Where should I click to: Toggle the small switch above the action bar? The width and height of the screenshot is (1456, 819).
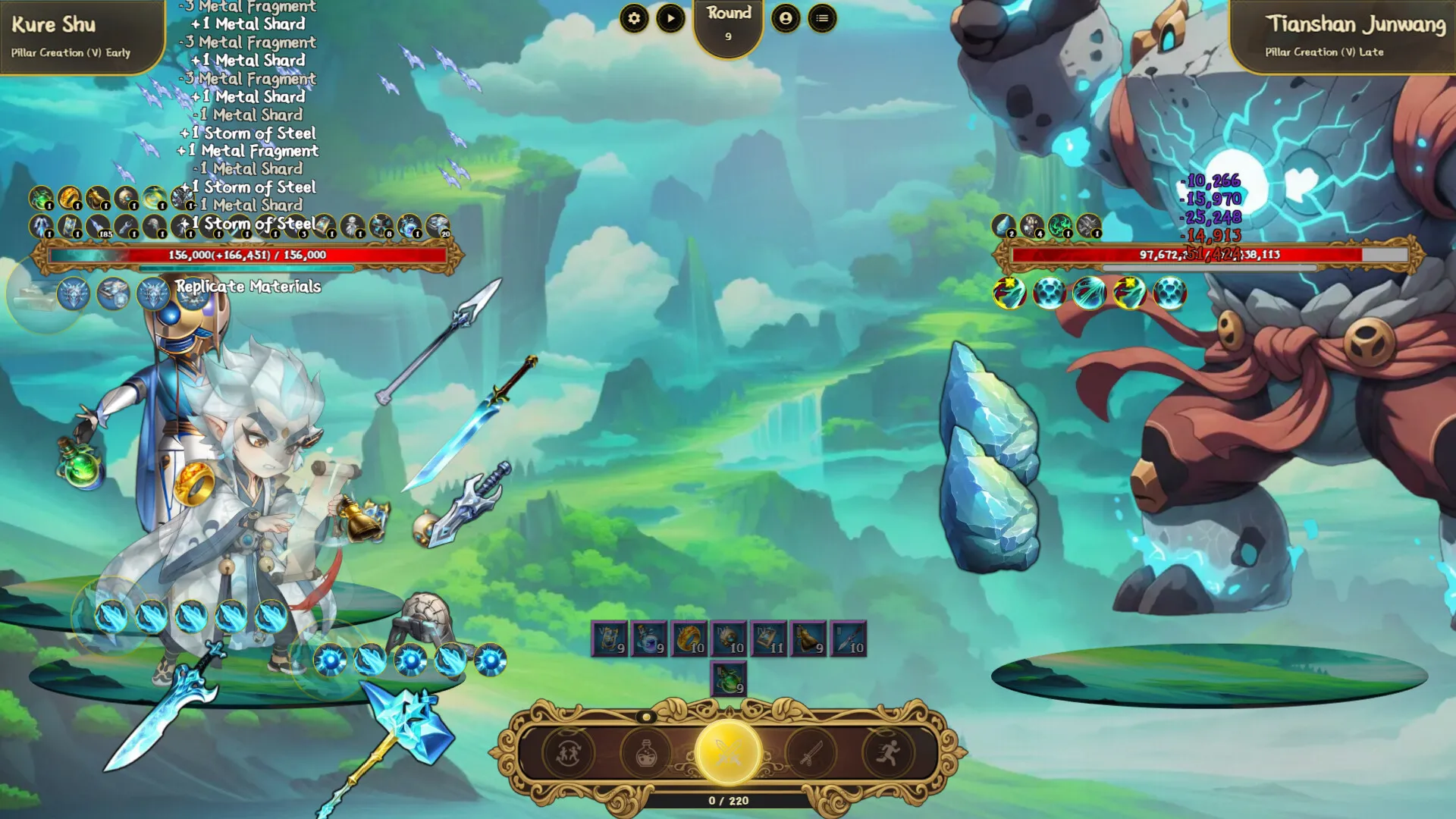pos(645,717)
